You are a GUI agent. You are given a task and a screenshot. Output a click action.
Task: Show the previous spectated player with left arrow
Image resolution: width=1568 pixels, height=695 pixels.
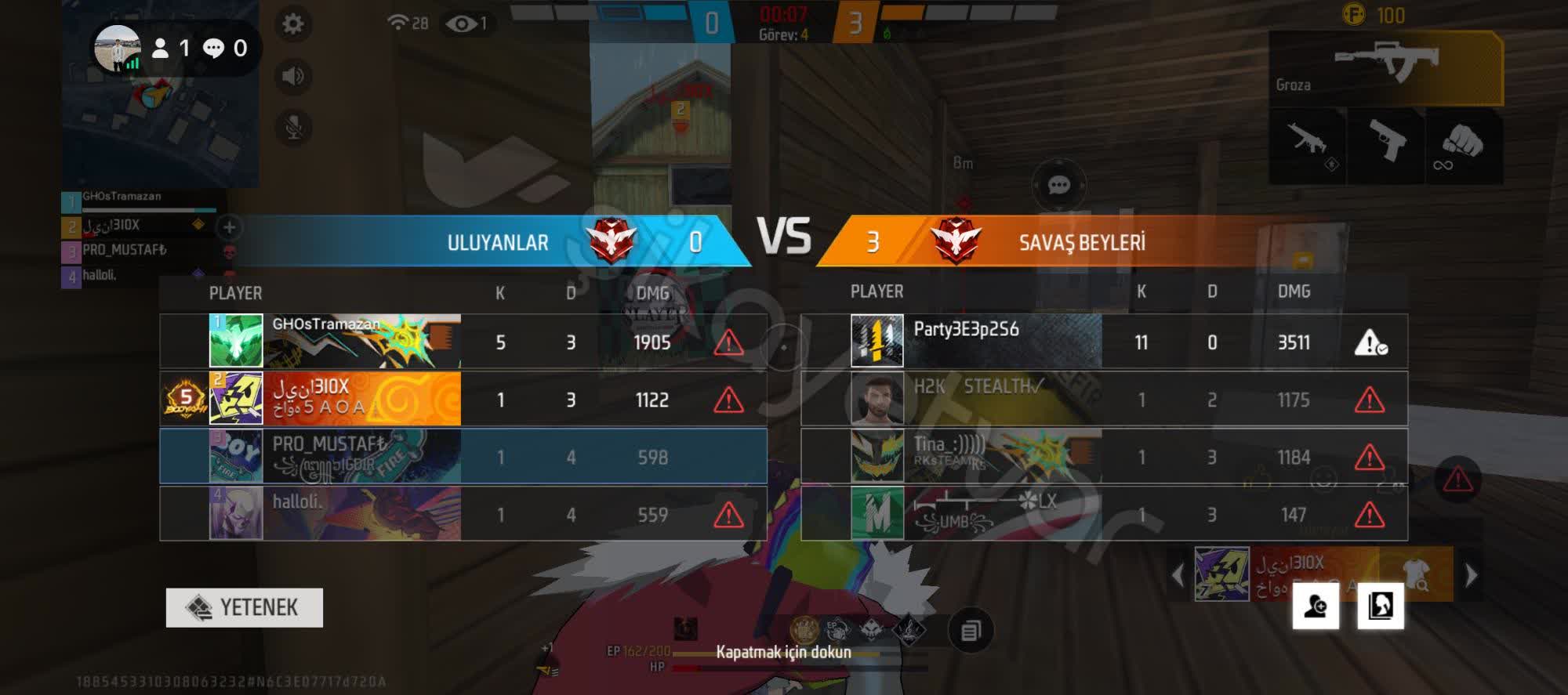1178,575
